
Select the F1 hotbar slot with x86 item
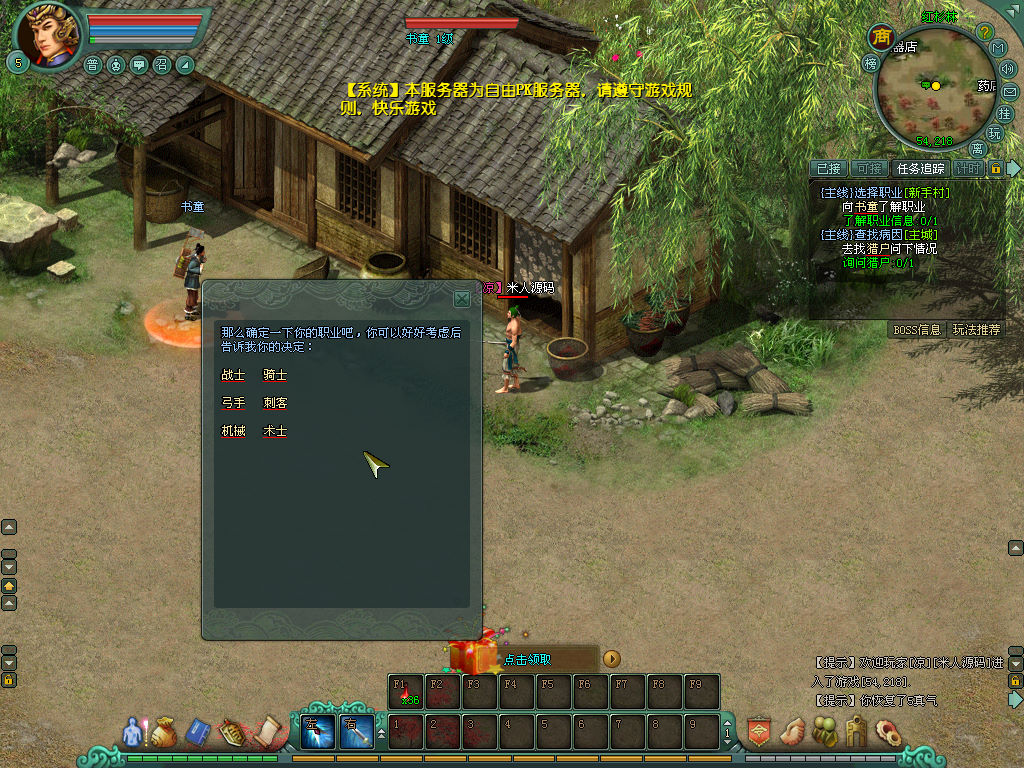click(405, 691)
